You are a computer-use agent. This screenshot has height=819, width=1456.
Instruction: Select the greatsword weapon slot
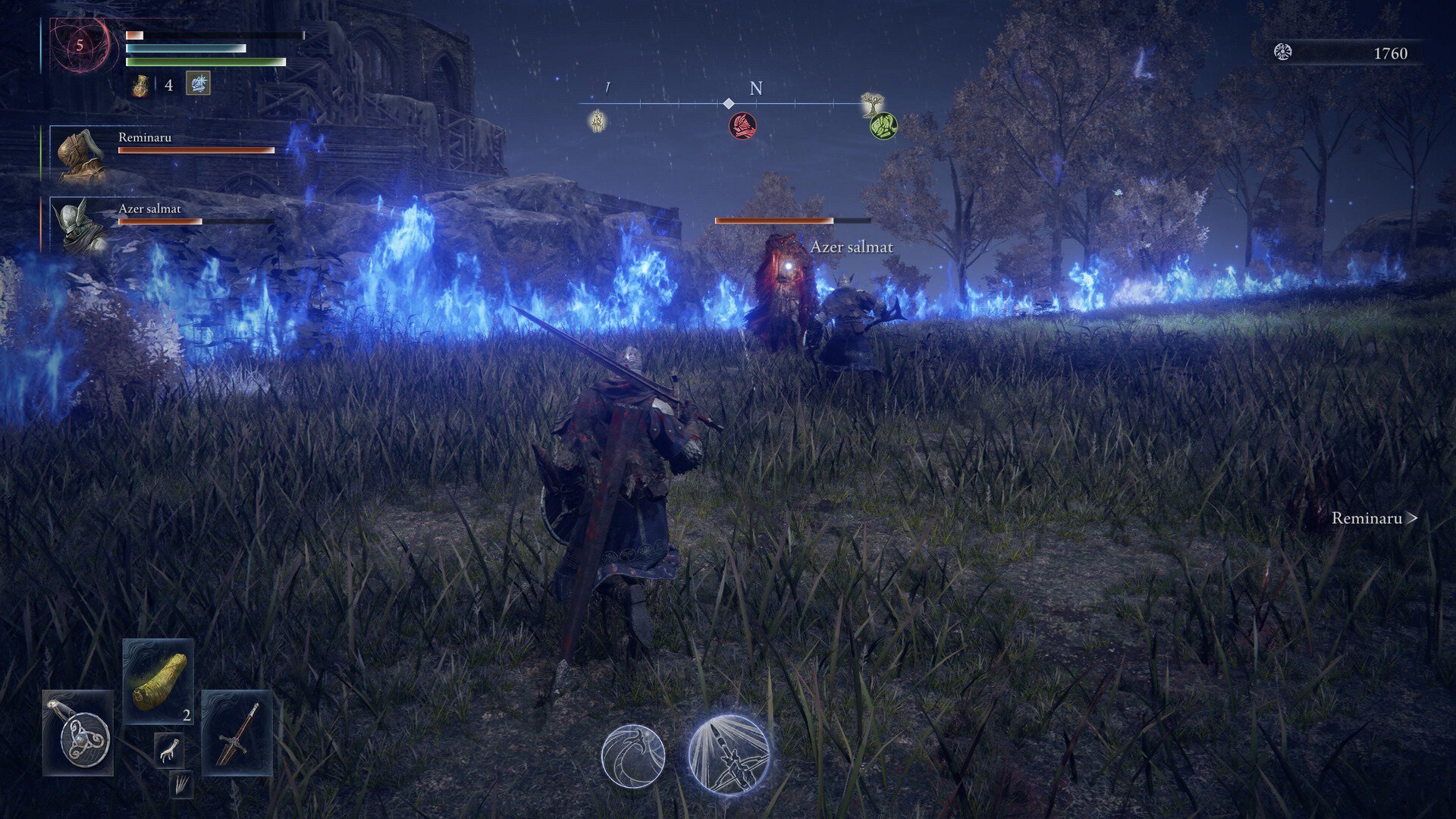point(237,733)
